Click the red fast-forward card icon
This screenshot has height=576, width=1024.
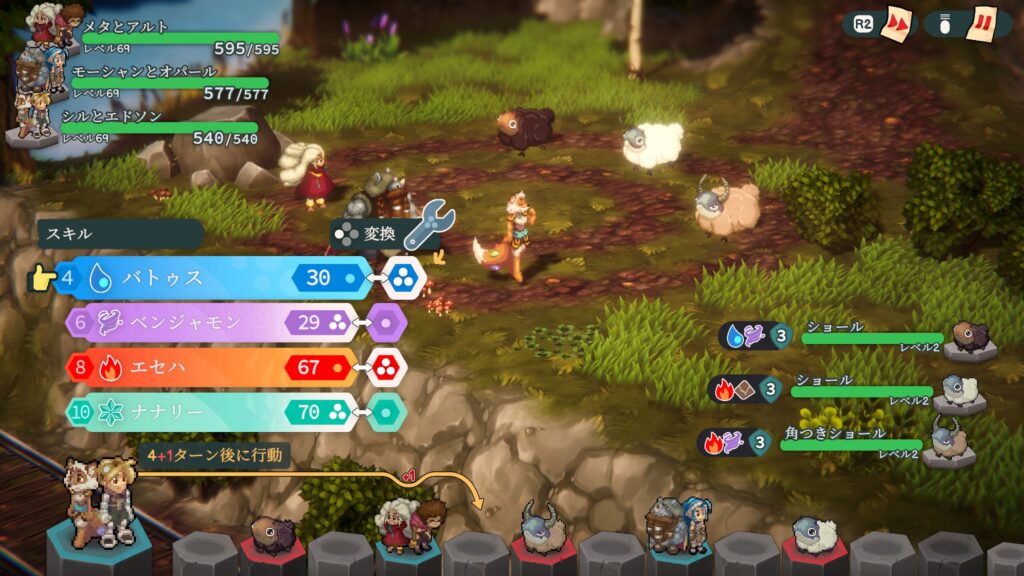pyautogui.click(x=897, y=23)
